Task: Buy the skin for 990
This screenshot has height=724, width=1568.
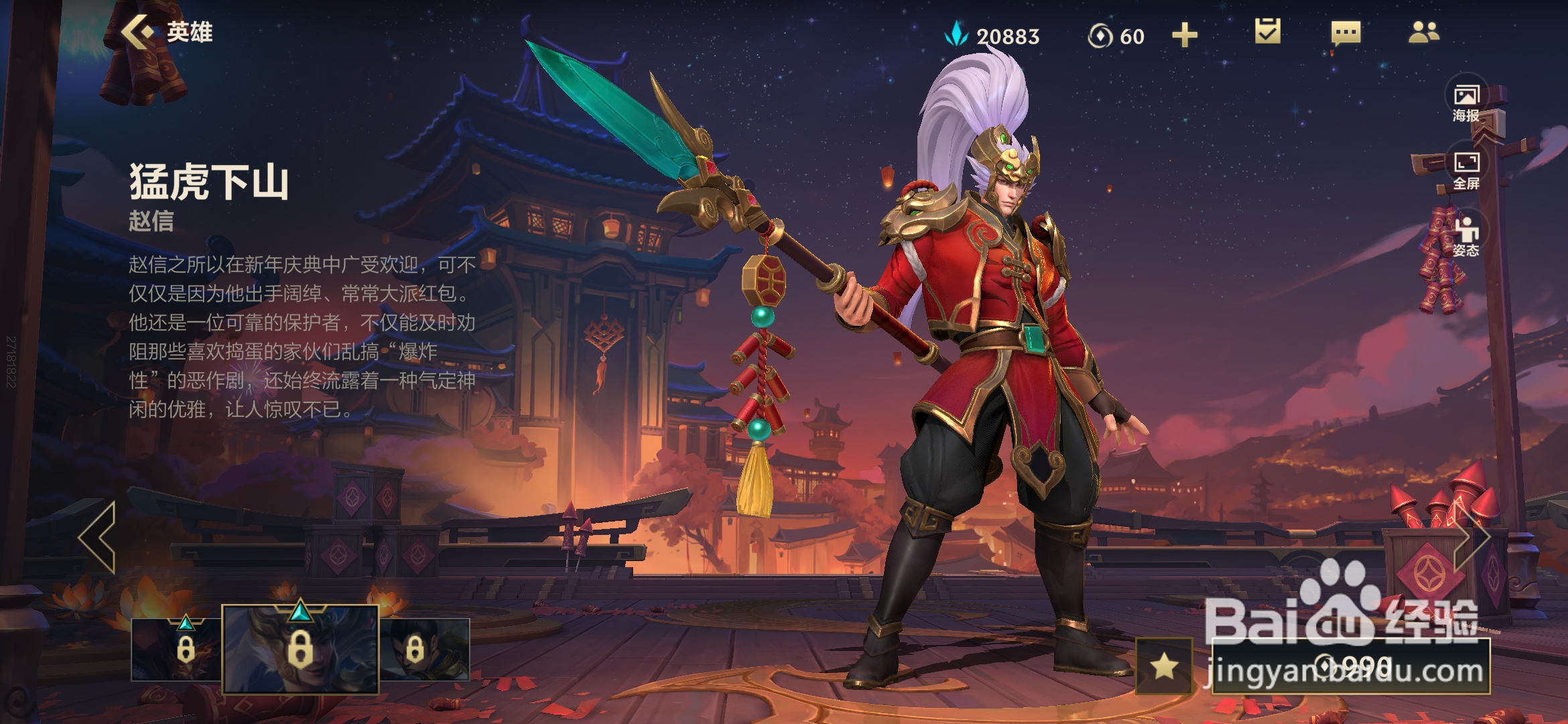Action: [1351, 666]
